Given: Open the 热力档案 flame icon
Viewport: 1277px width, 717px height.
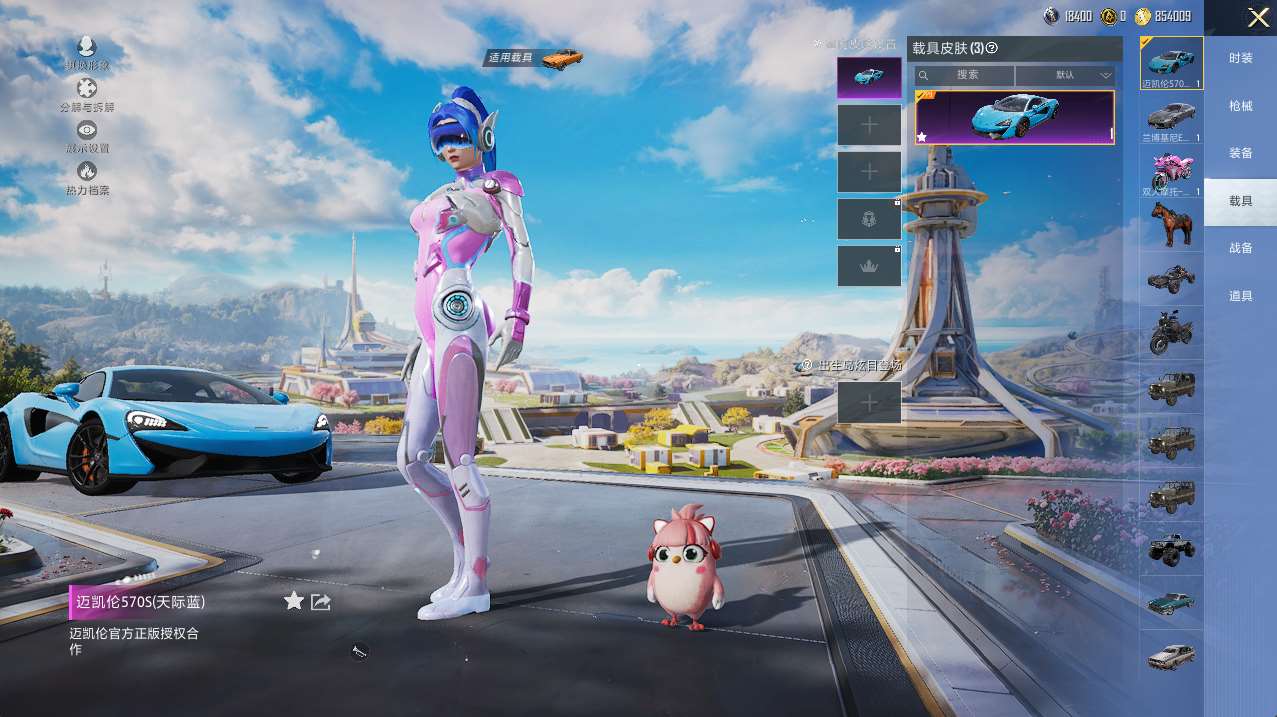Looking at the screenshot, I should tap(87, 172).
